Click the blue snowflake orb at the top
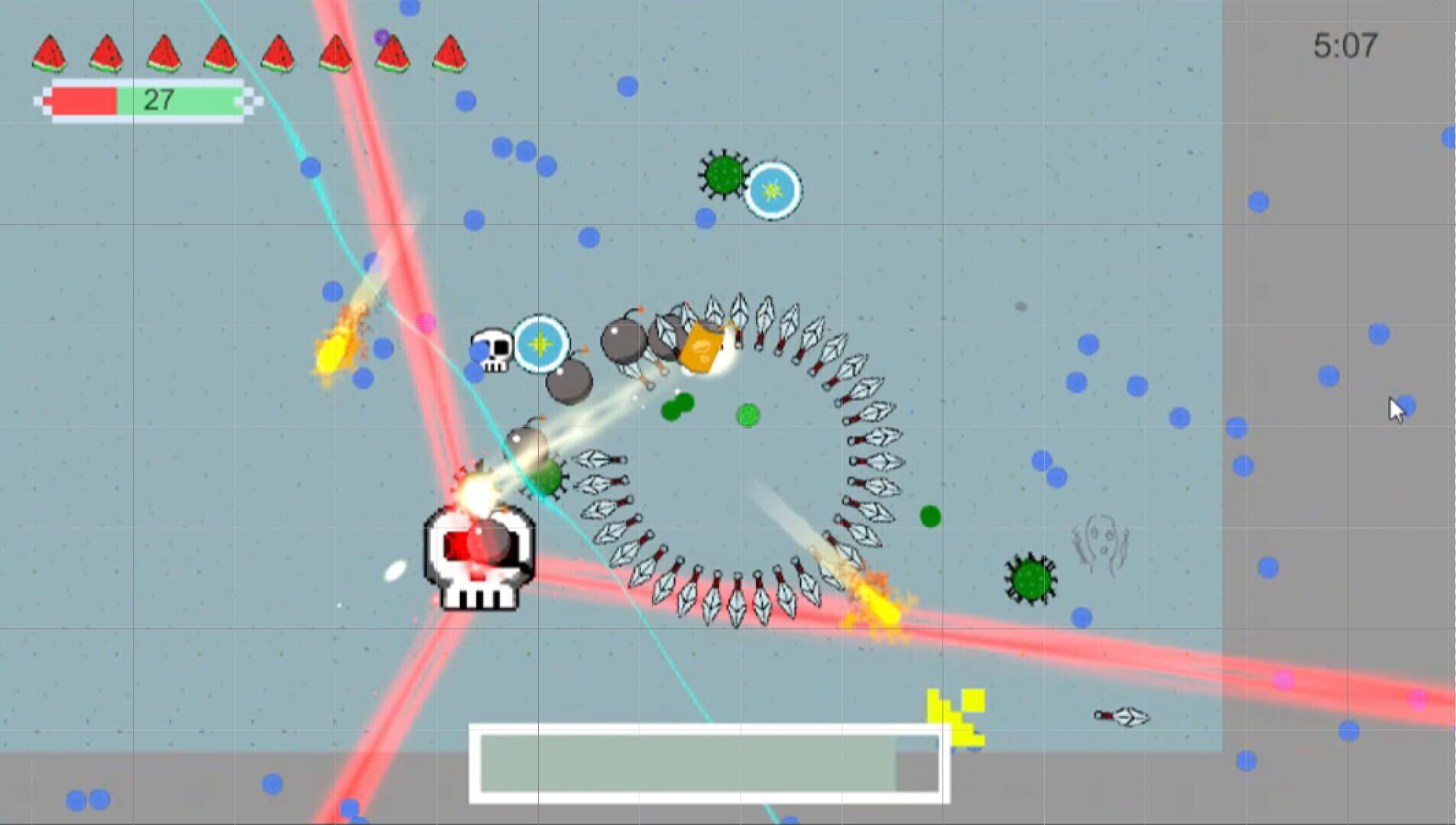This screenshot has height=825, width=1456. point(773,191)
